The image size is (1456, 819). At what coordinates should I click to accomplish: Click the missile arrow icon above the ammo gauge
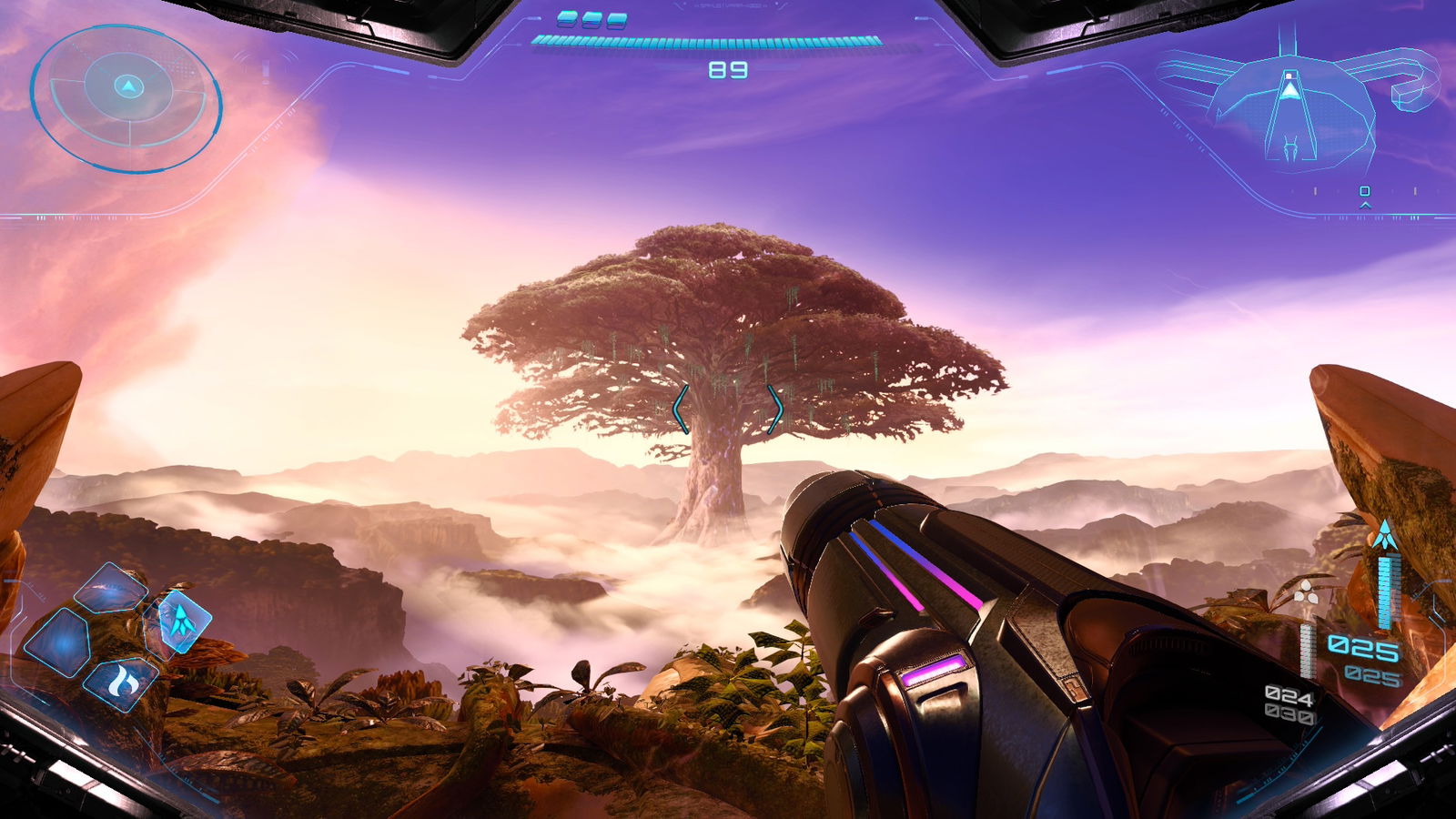[x=1384, y=531]
